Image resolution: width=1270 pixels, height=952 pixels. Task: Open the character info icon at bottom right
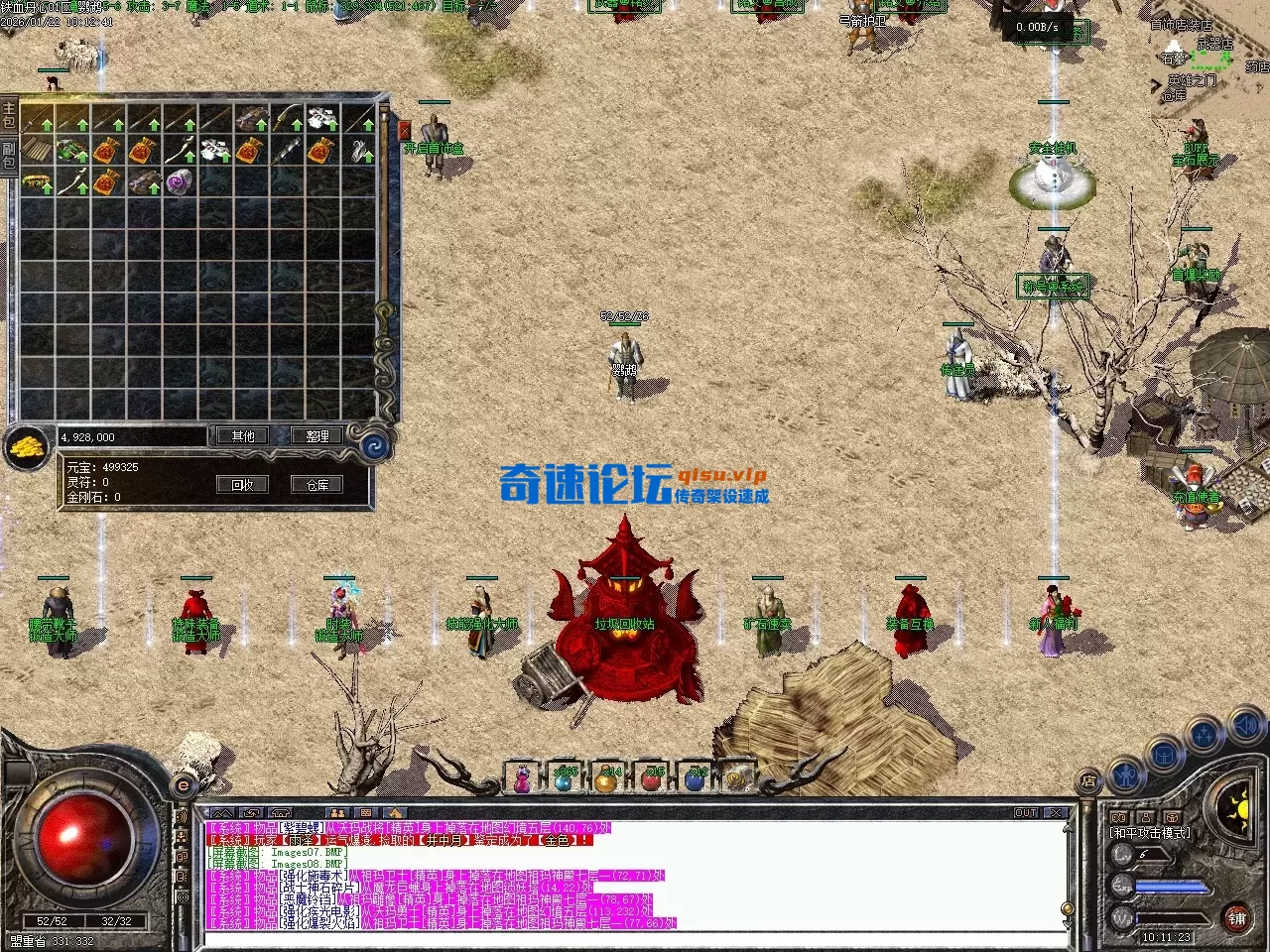(x=1125, y=775)
